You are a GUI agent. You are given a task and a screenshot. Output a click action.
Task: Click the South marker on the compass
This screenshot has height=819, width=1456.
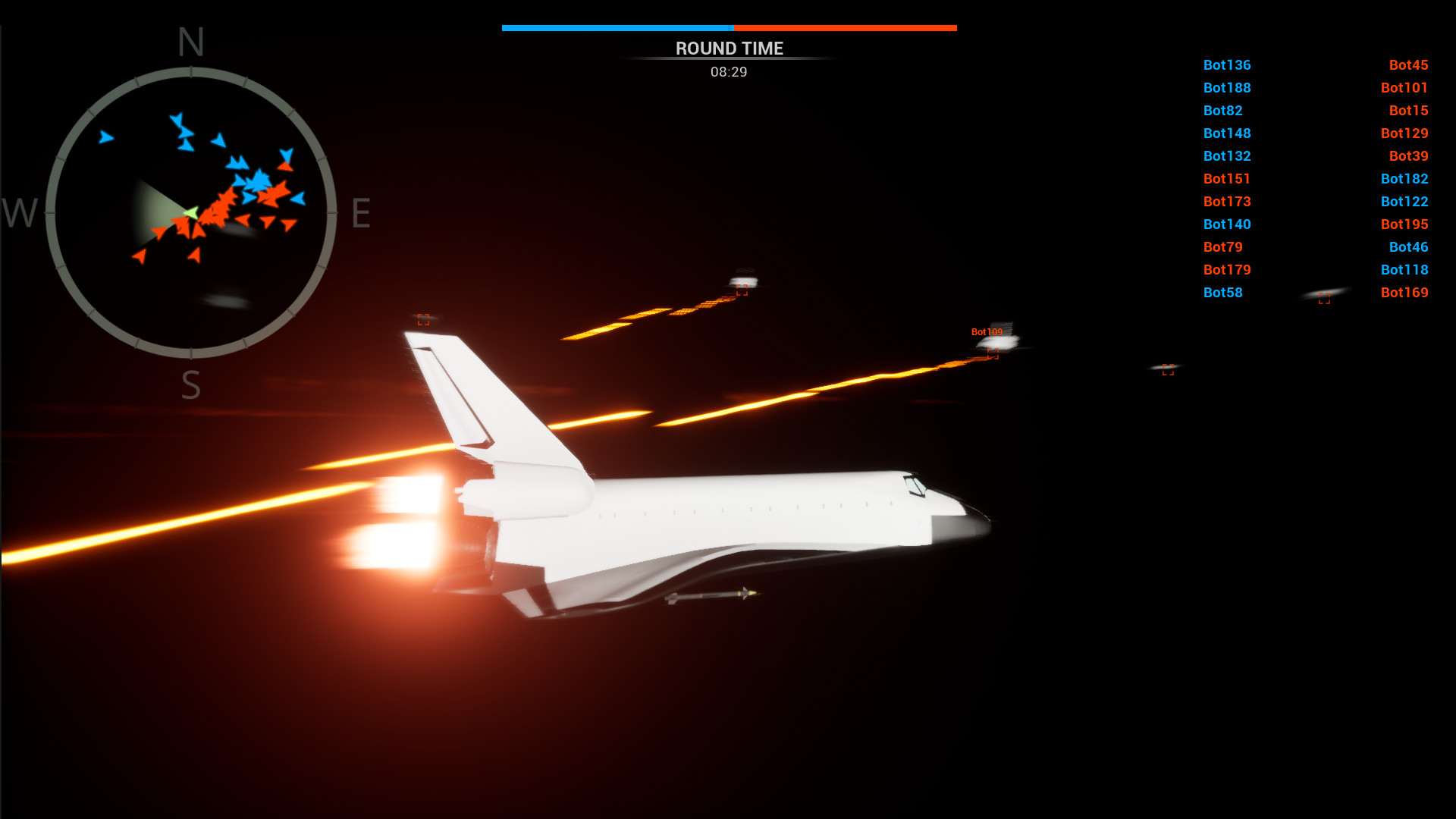[x=190, y=383]
